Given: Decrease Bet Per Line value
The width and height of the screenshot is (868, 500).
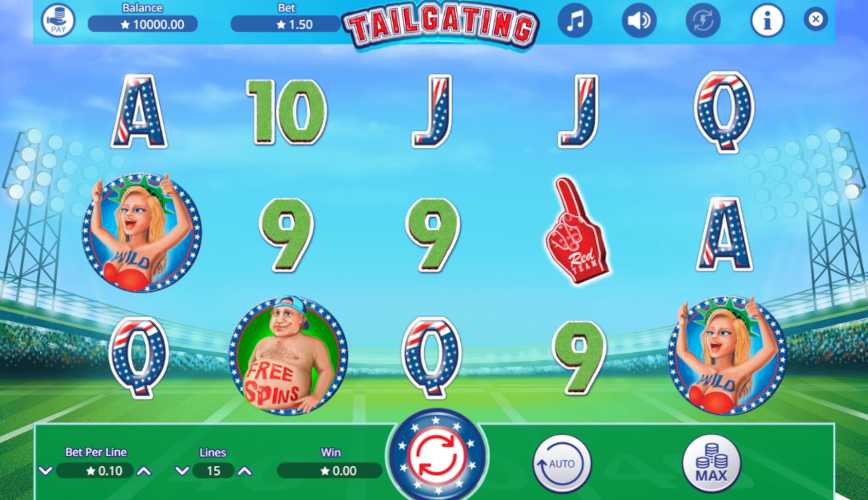Looking at the screenshot, I should pos(45,470).
